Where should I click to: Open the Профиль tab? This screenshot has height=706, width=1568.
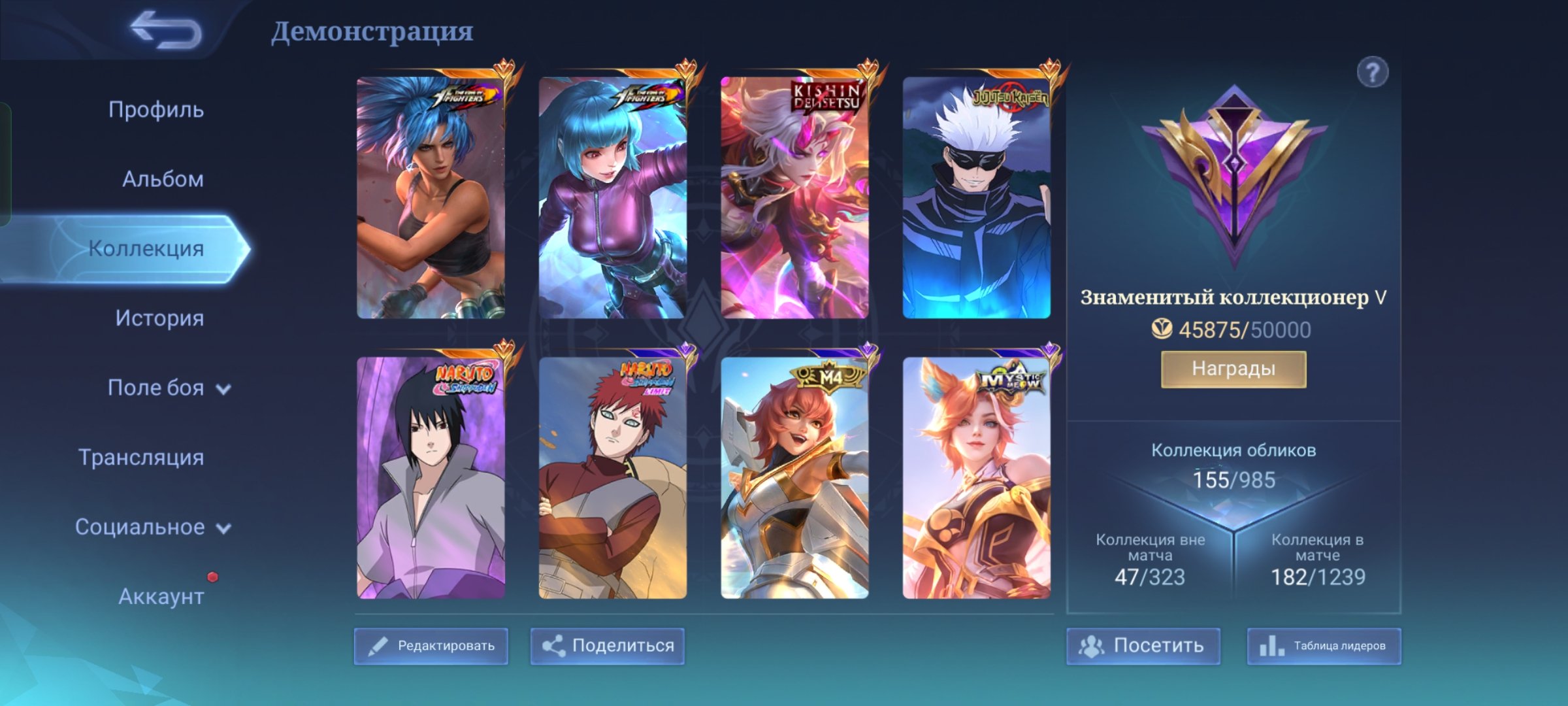point(156,110)
